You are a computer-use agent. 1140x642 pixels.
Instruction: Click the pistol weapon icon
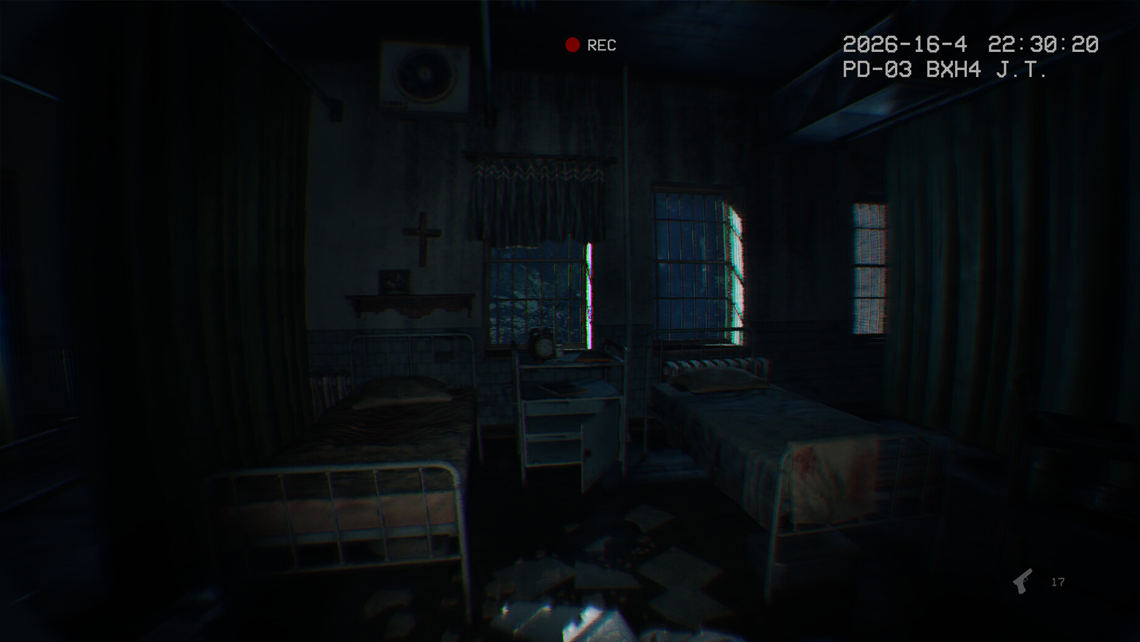click(x=1022, y=581)
